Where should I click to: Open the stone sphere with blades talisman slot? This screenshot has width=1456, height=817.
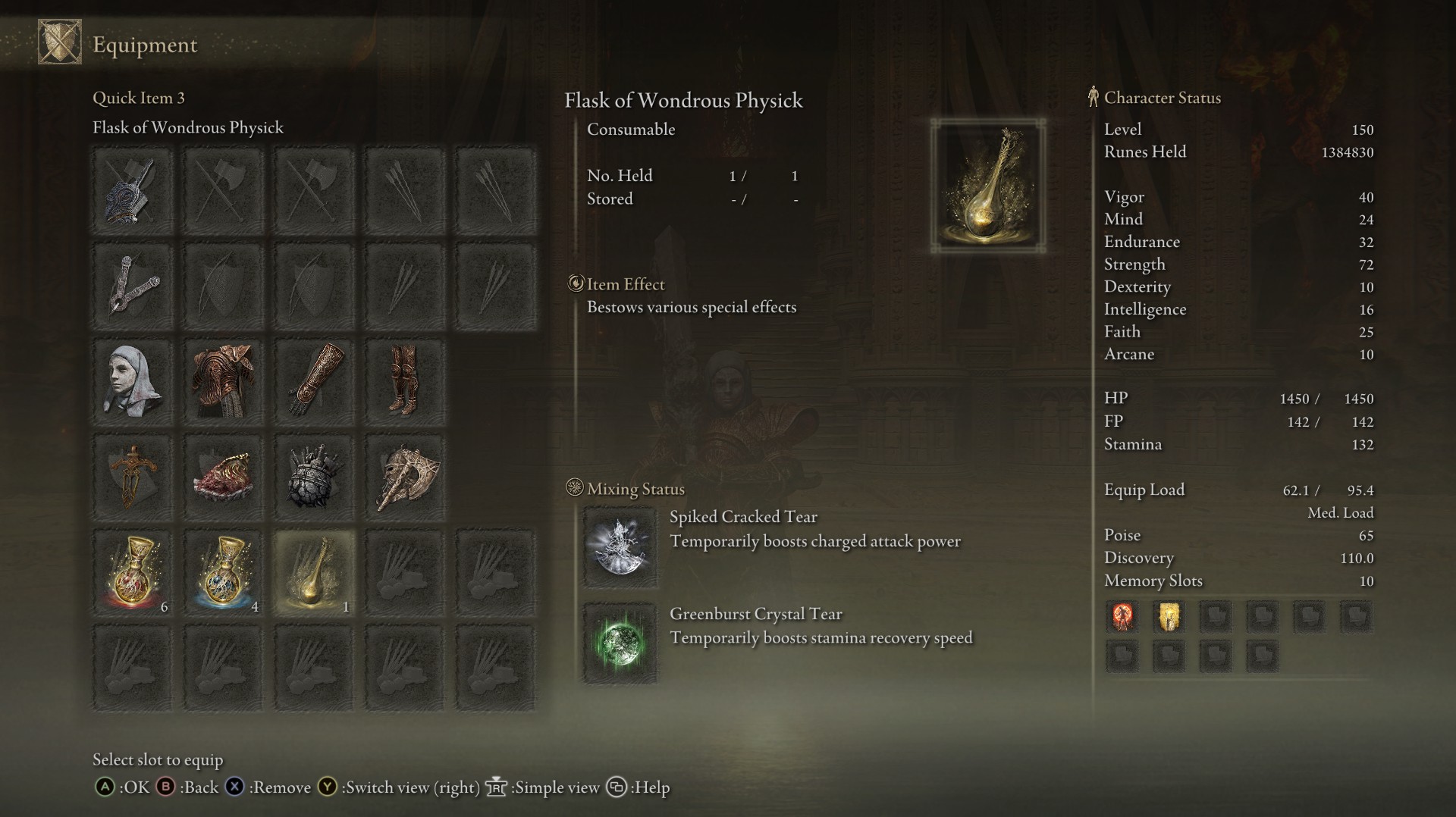click(314, 477)
